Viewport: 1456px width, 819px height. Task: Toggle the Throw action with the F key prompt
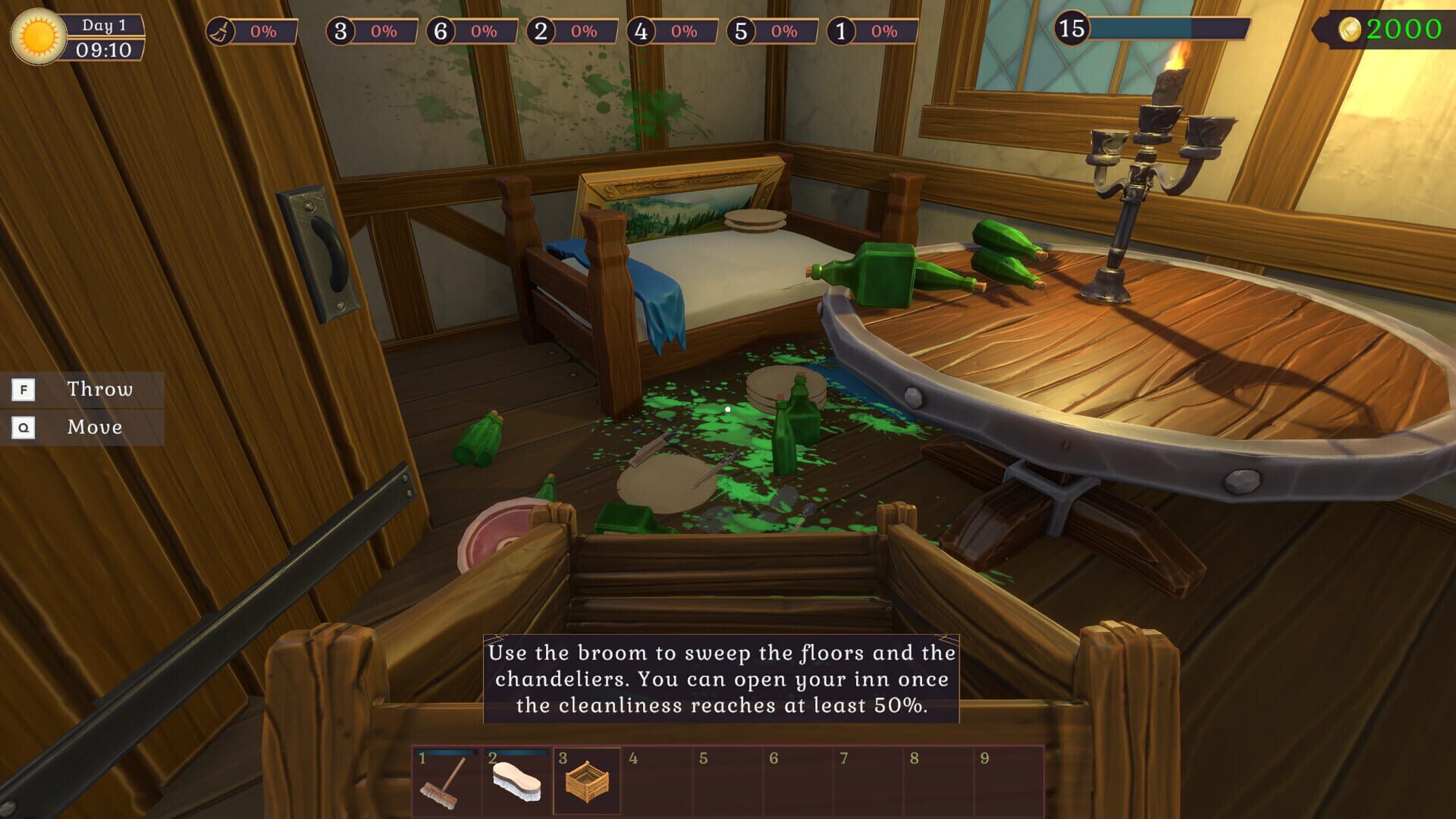pyautogui.click(x=24, y=389)
